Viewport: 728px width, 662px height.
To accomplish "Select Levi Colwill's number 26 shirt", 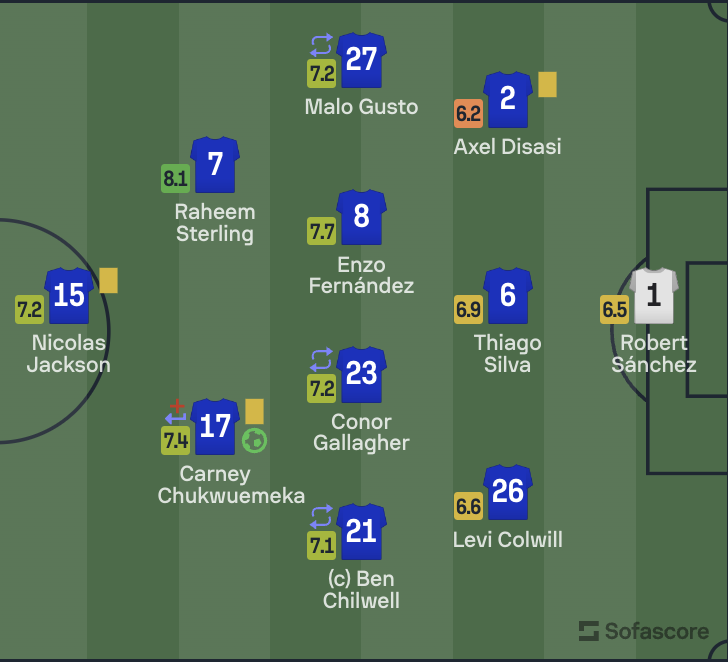I will 507,491.
